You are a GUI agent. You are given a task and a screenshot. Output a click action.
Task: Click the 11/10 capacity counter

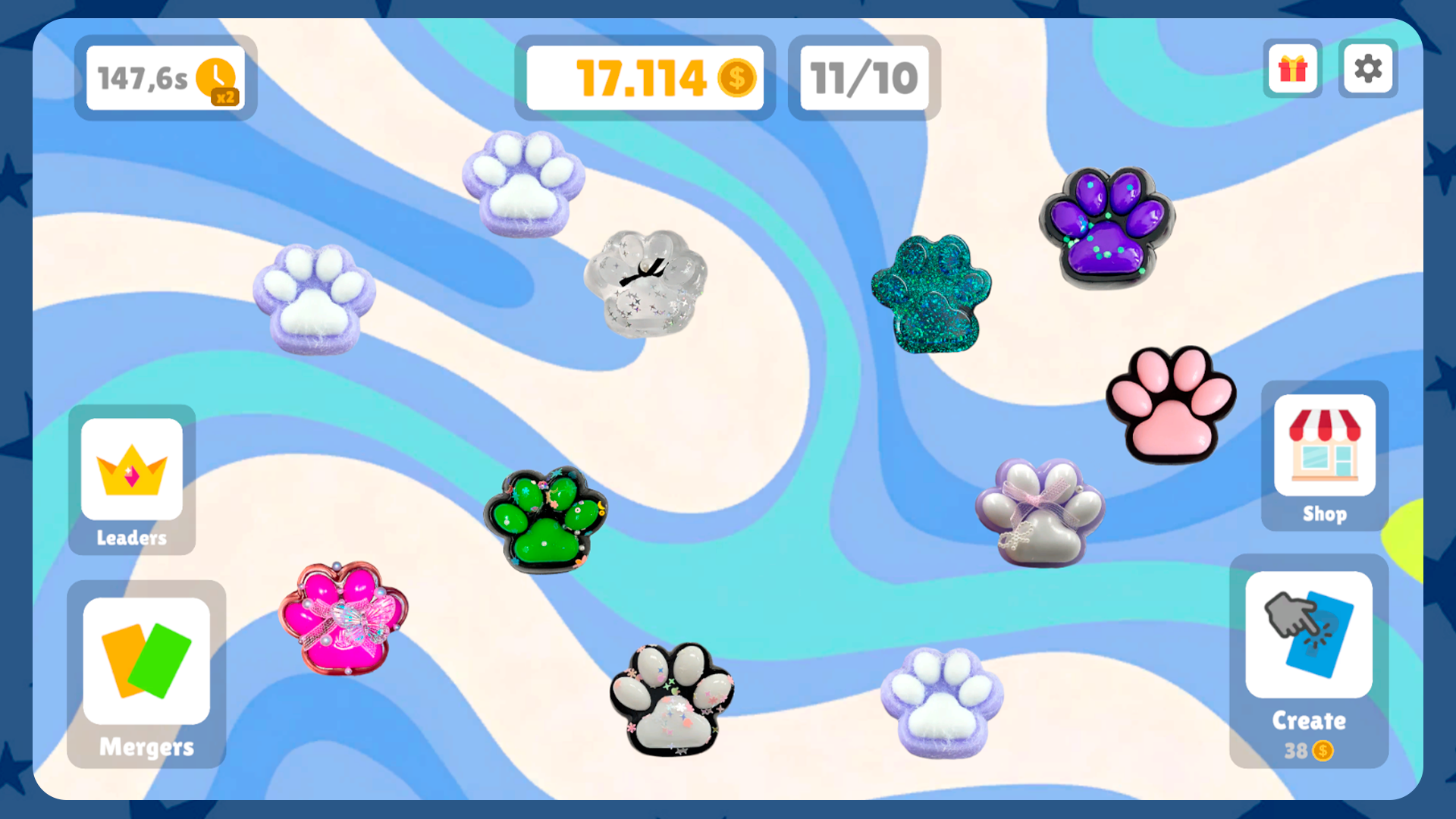point(864,77)
